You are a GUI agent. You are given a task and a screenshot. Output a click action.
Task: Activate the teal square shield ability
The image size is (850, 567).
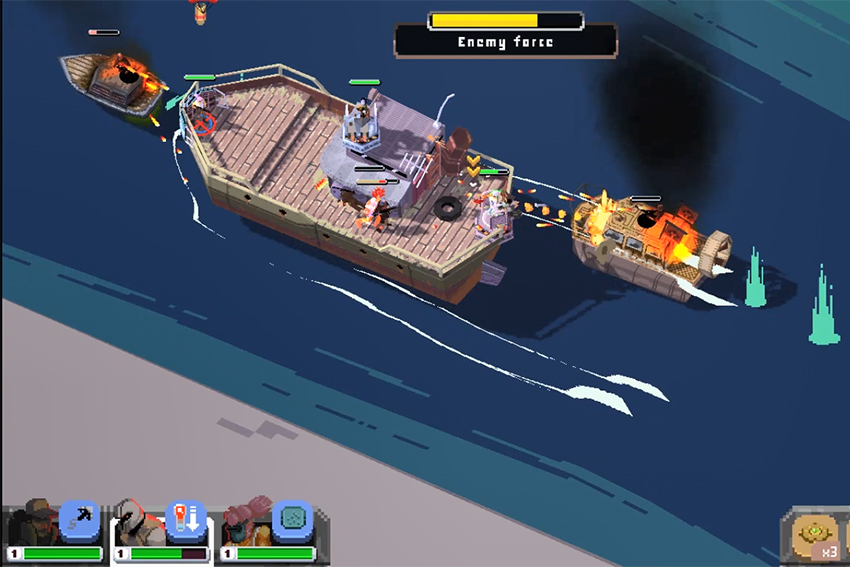[x=291, y=519]
